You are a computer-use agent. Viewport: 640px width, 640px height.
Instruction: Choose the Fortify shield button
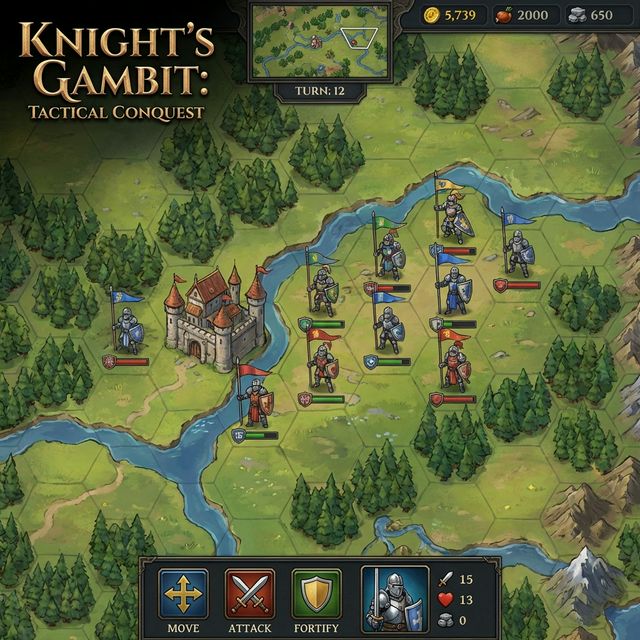tap(316, 593)
